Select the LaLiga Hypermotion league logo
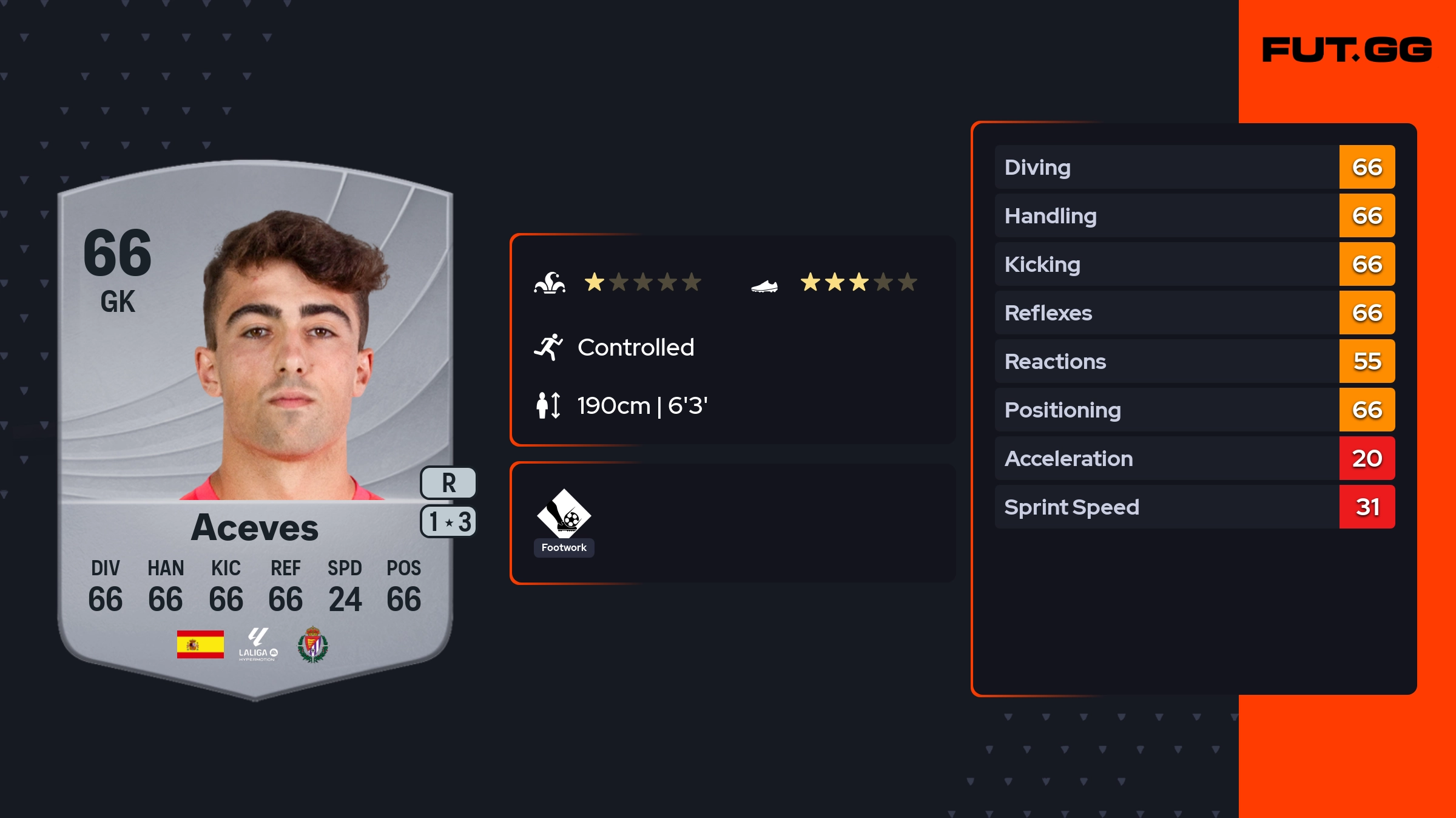1456x818 pixels. coord(258,644)
